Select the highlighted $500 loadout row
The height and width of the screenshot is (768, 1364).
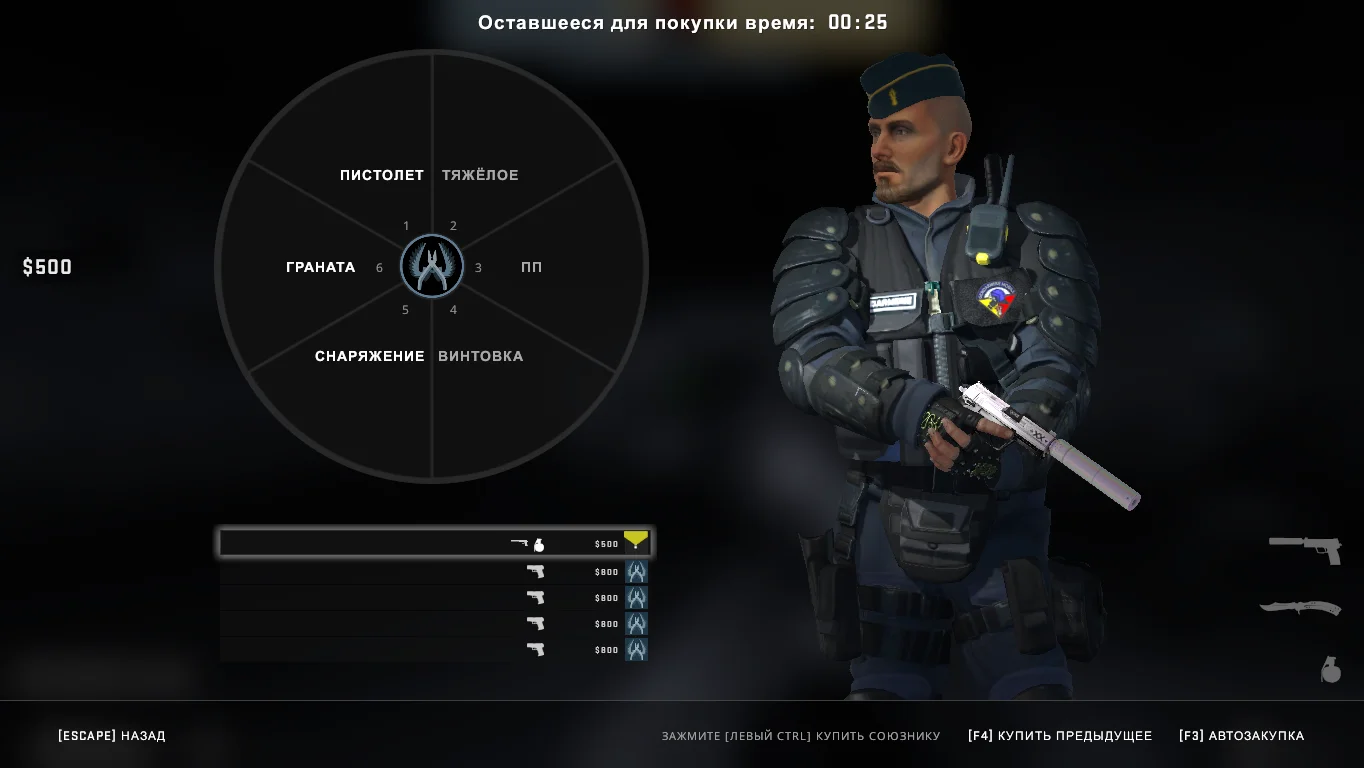click(435, 543)
